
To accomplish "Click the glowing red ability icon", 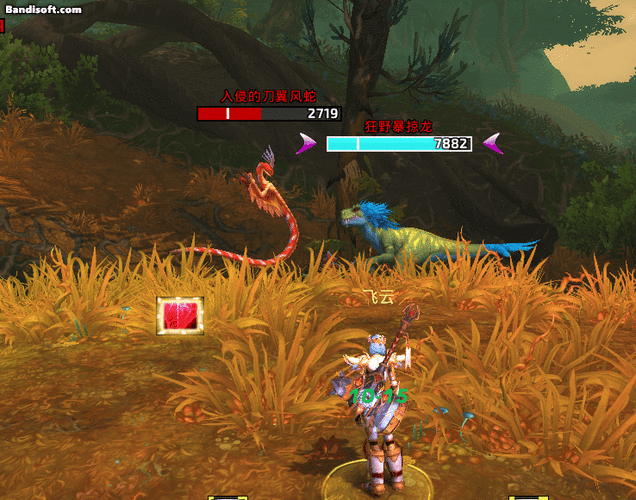I will [x=180, y=315].
